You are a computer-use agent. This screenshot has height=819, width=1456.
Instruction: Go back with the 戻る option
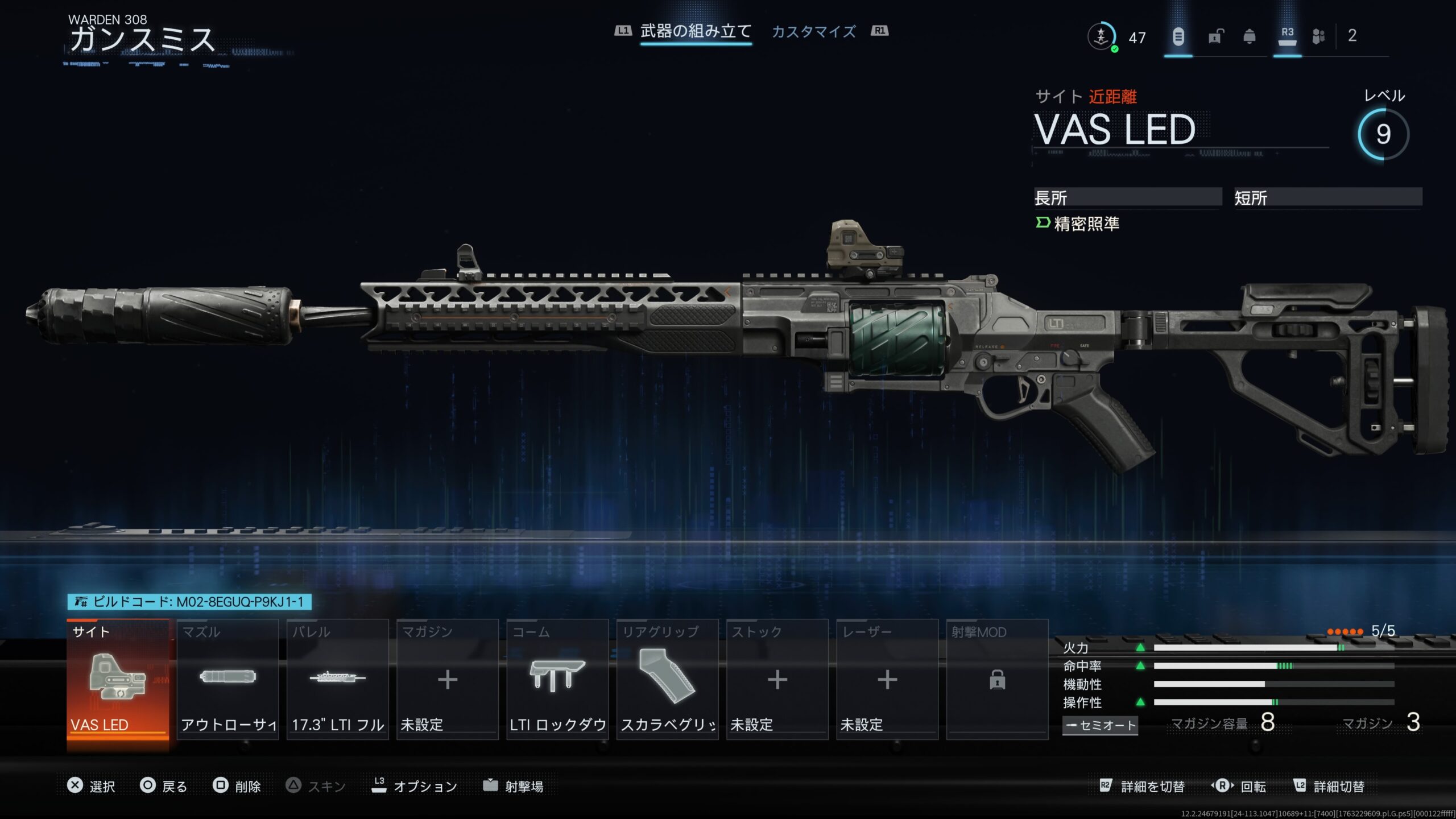[x=164, y=786]
